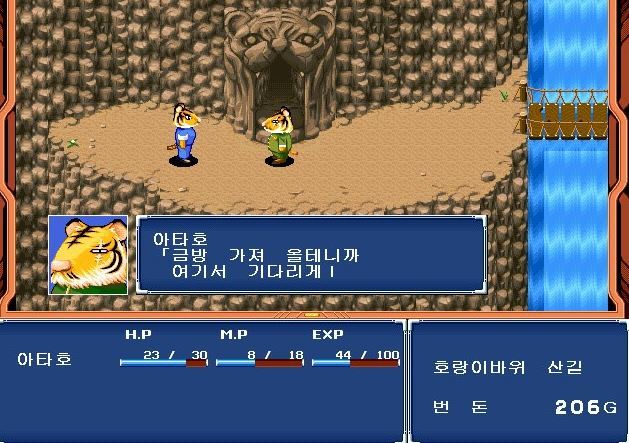Screen dimensions: 629x443
Task: Click the tiger speaker portrait
Action: [88, 255]
